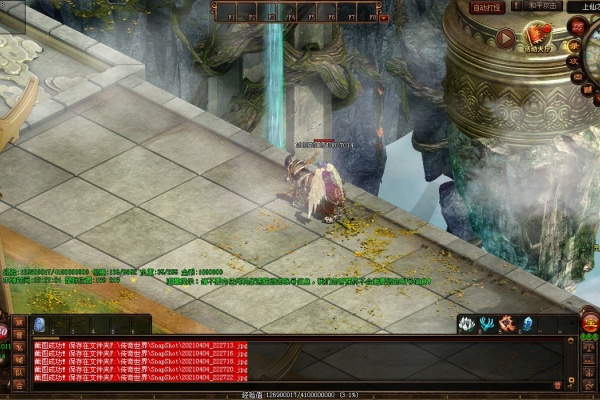Viewport: 600px width, 400px height.
Task: Switch chat to the 会 guild channel
Action: [x=19, y=384]
